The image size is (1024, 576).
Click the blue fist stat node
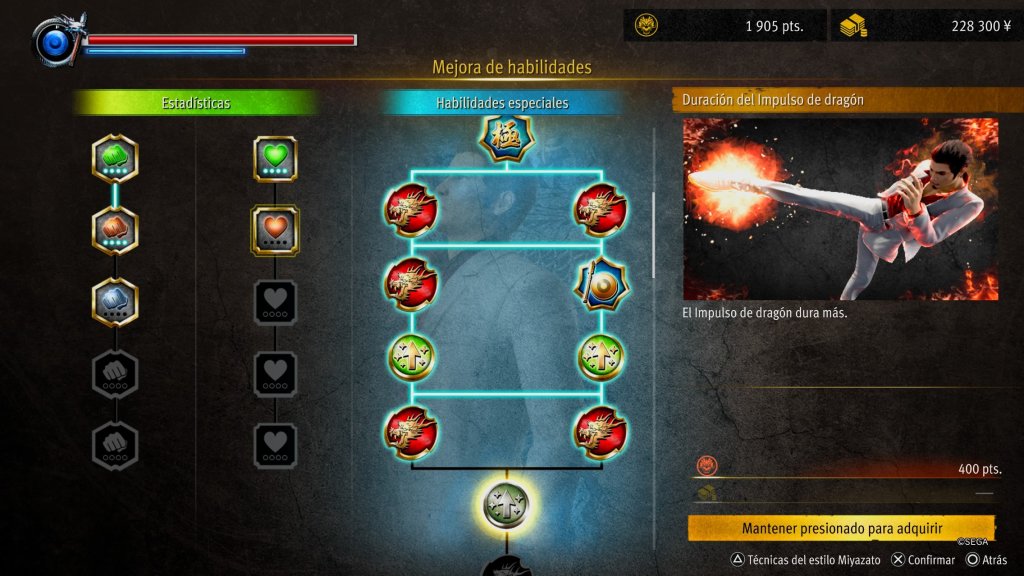115,301
